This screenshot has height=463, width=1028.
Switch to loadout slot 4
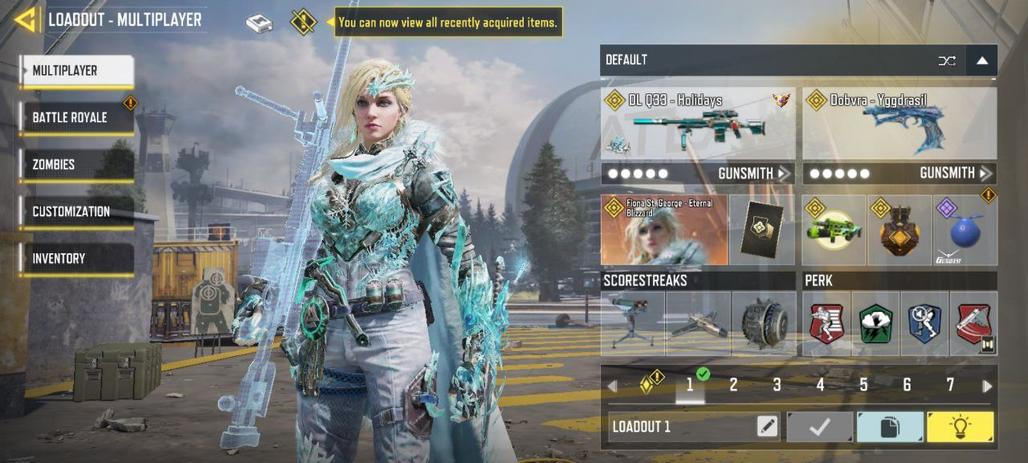pos(820,385)
